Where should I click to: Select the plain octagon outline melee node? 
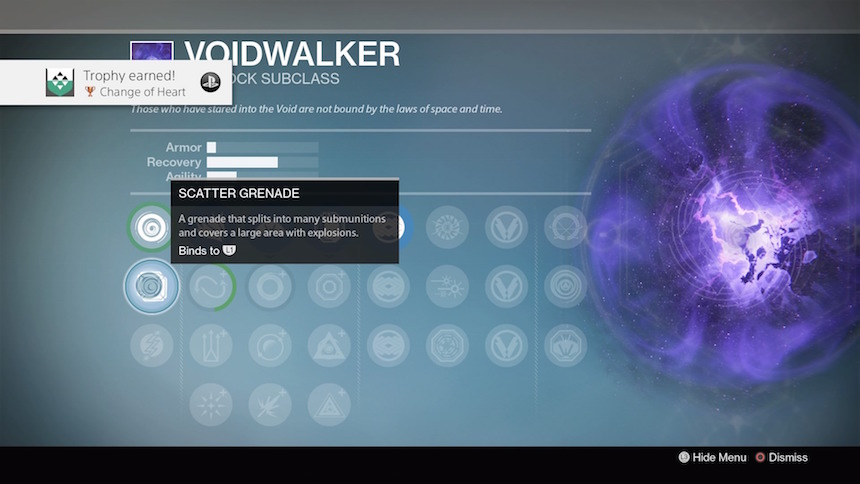(x=328, y=287)
